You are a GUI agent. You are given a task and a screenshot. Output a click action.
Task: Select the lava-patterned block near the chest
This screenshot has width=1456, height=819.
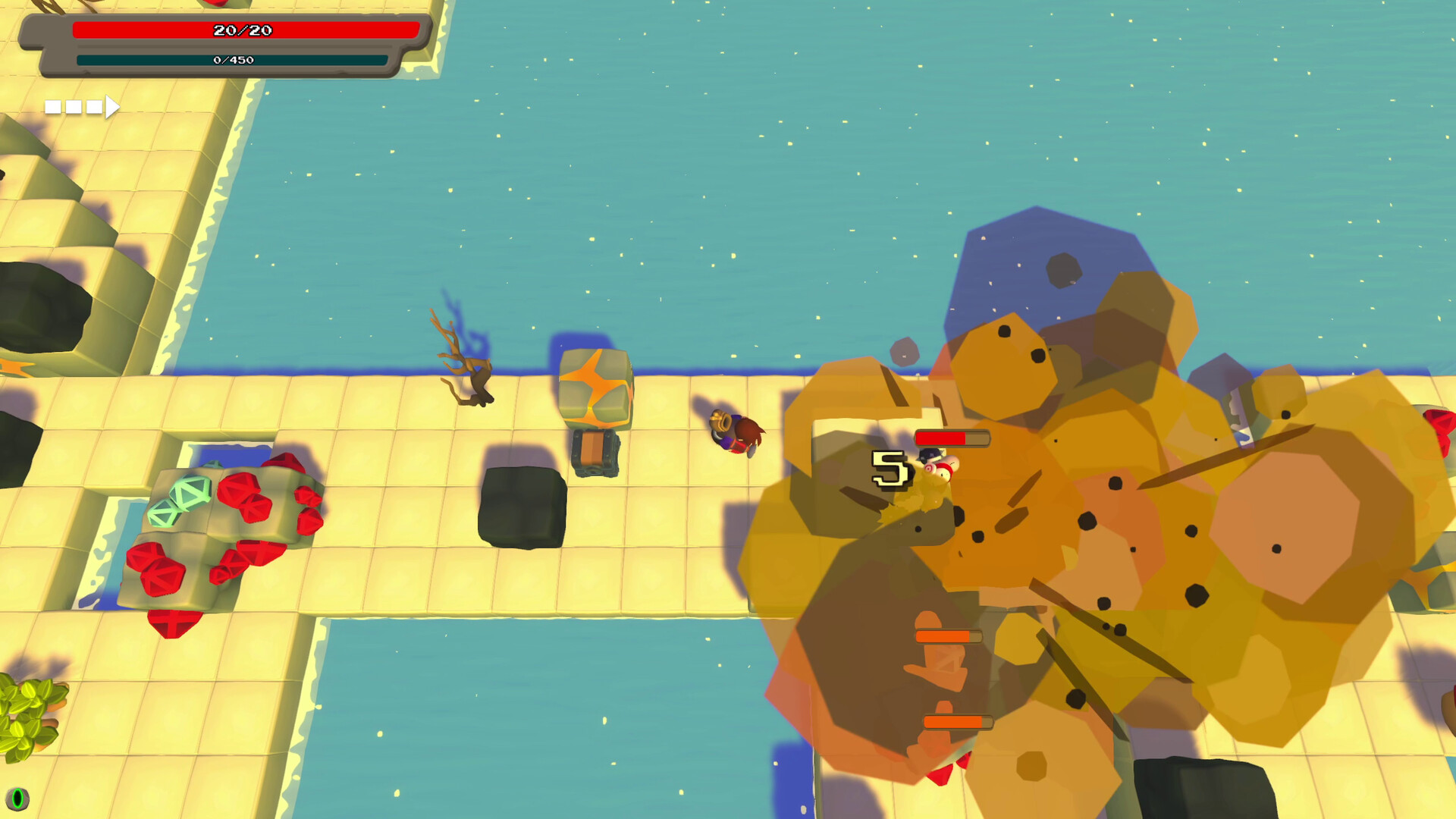click(597, 387)
